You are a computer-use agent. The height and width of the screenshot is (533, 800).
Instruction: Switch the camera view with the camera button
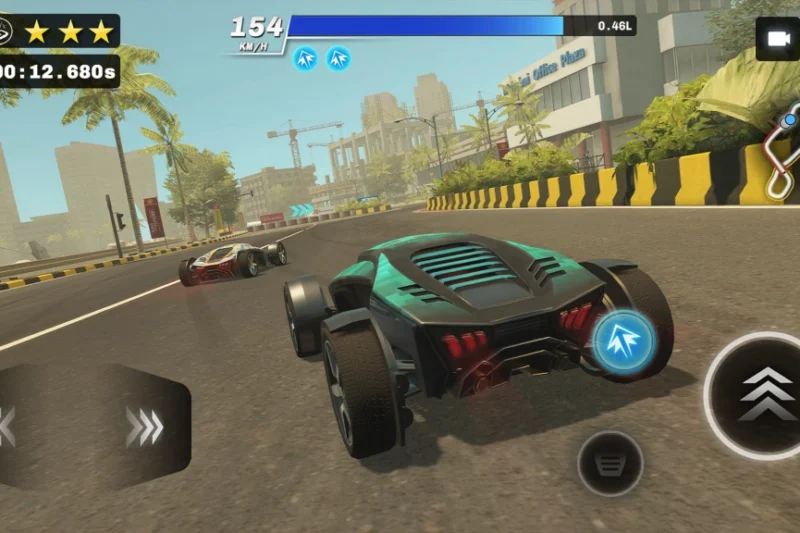pyautogui.click(x=776, y=39)
